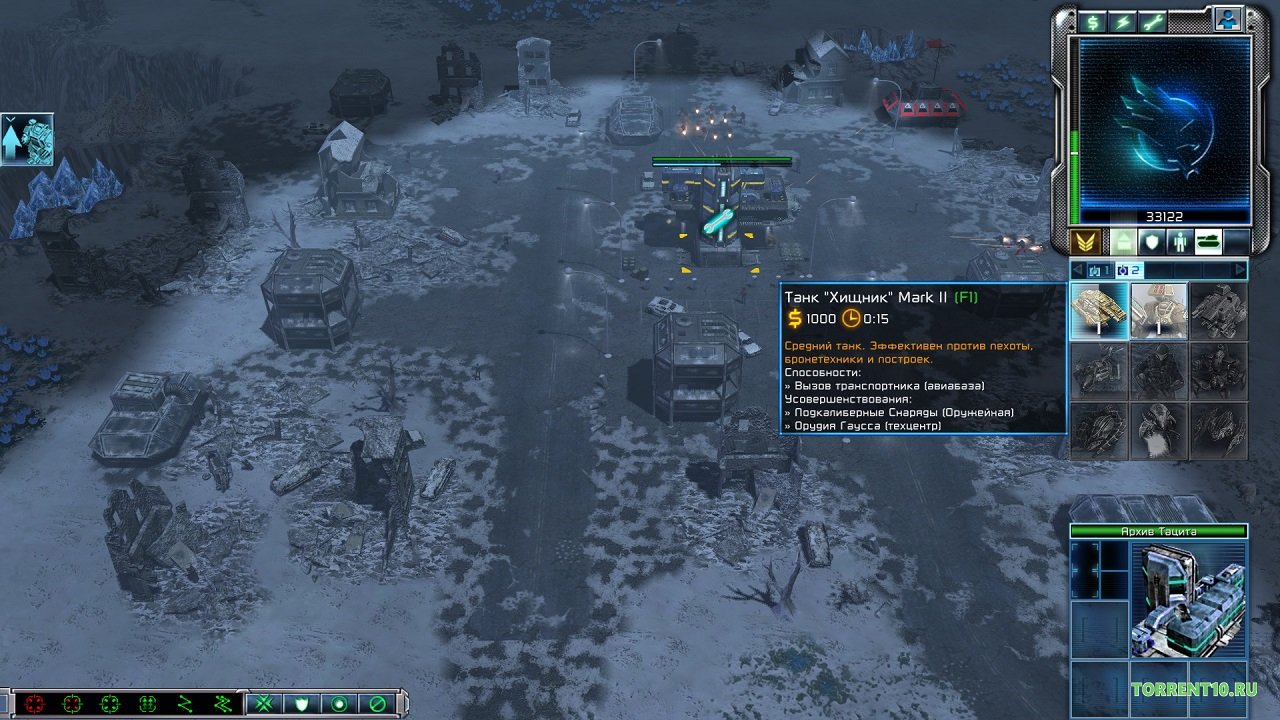Screen dimensions: 1280x720
Task: Open the blue player profile icon
Action: pyautogui.click(x=1227, y=19)
